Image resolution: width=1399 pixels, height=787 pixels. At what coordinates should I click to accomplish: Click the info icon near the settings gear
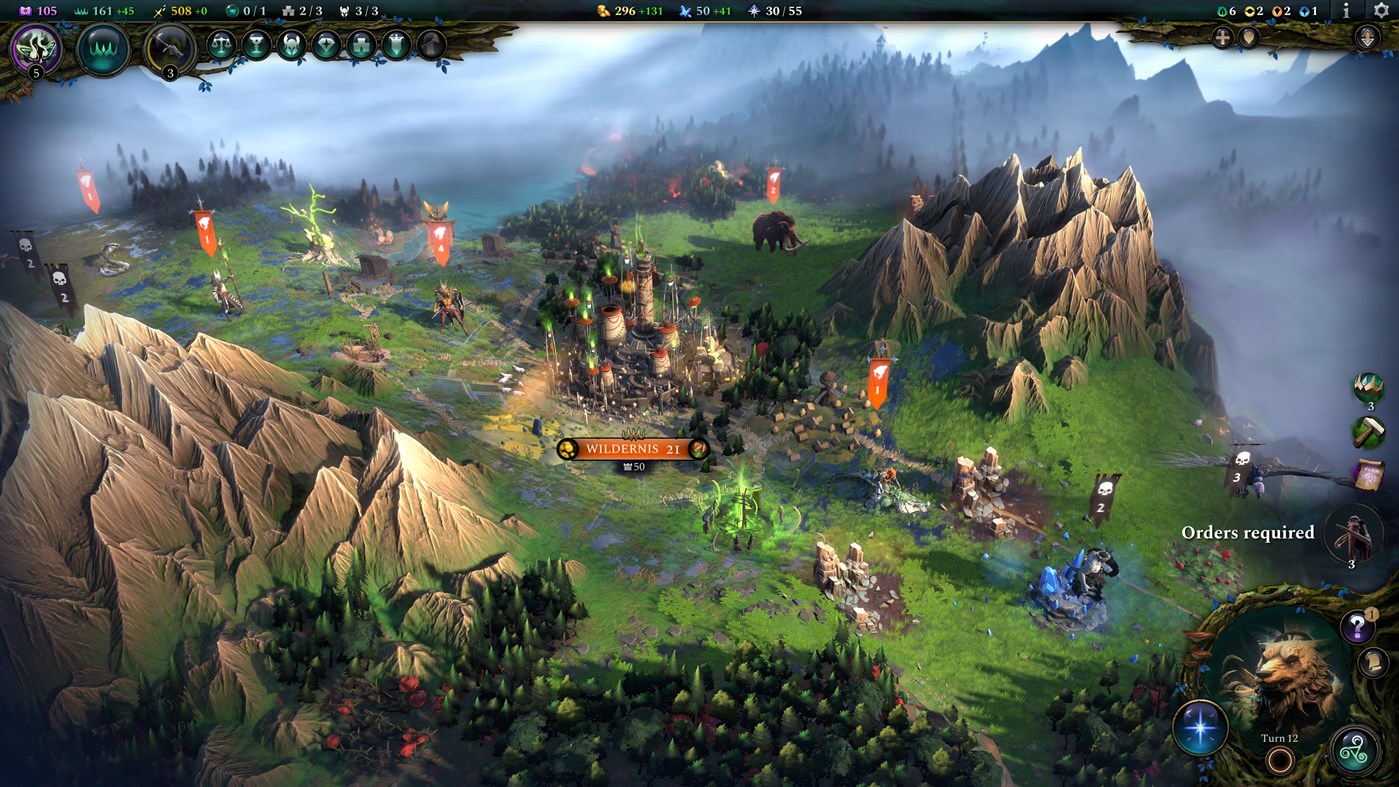1346,11
